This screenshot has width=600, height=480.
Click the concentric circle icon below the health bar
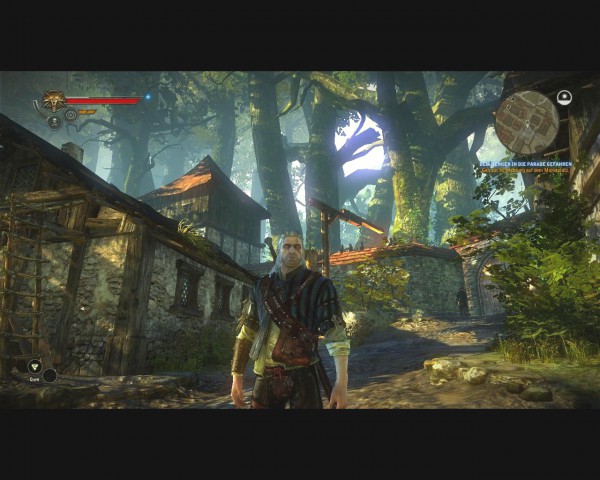tap(71, 114)
